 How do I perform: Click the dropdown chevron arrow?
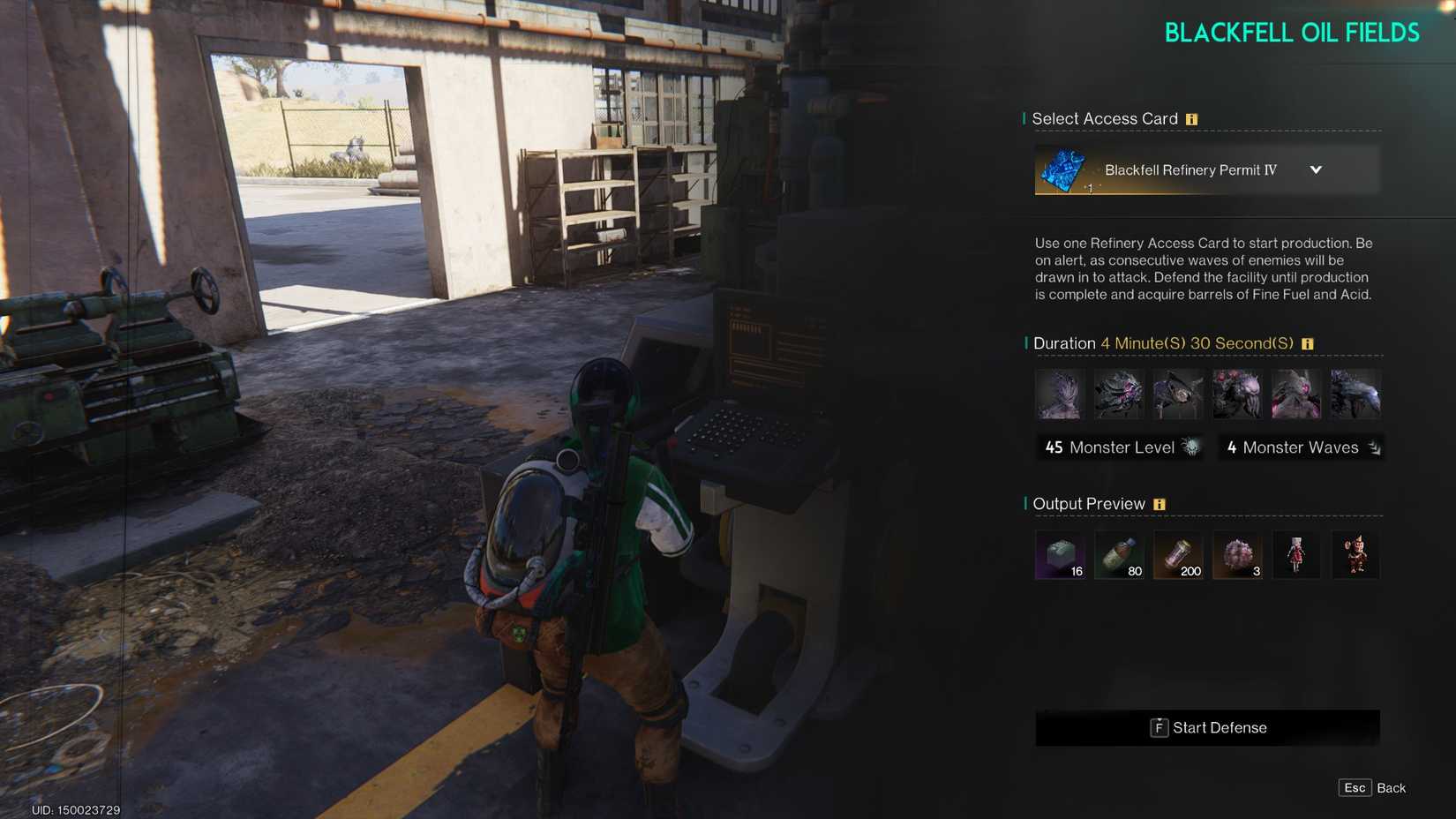tap(1317, 169)
